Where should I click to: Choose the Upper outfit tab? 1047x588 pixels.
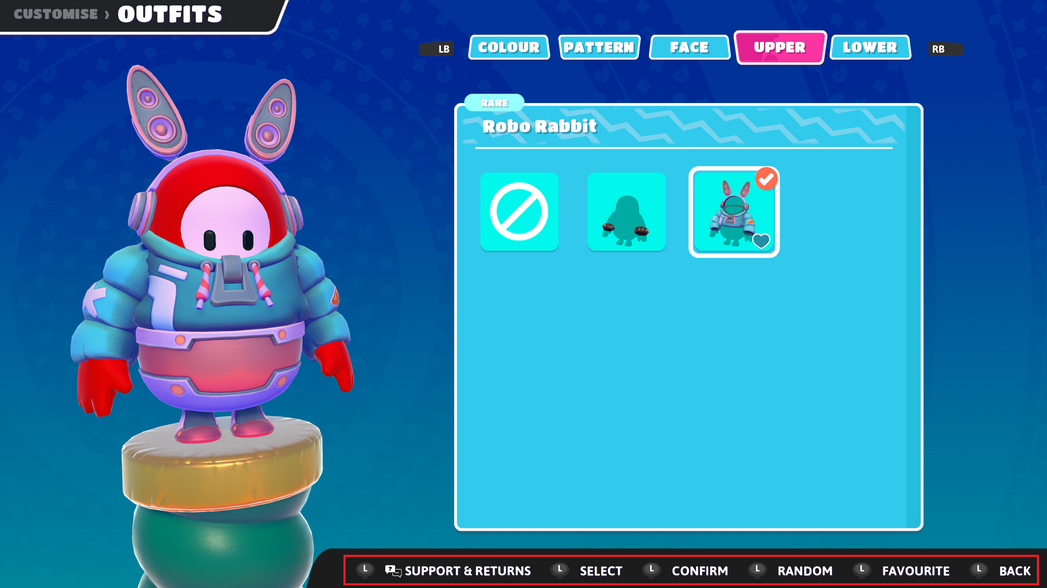pyautogui.click(x=779, y=47)
